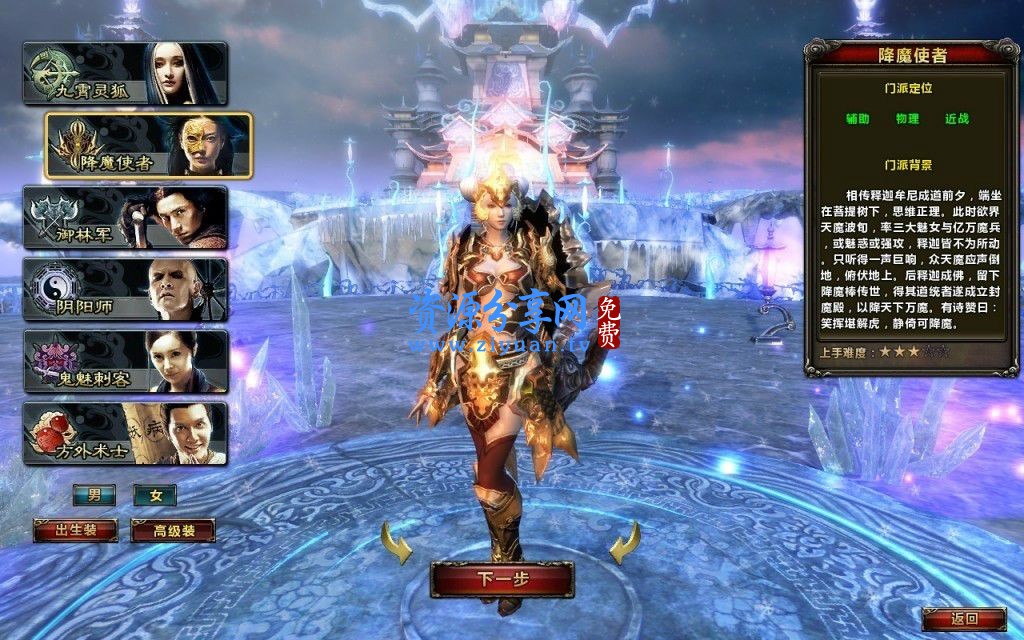1024x640 pixels.
Task: Click 下一步 to proceed
Action: click(502, 579)
